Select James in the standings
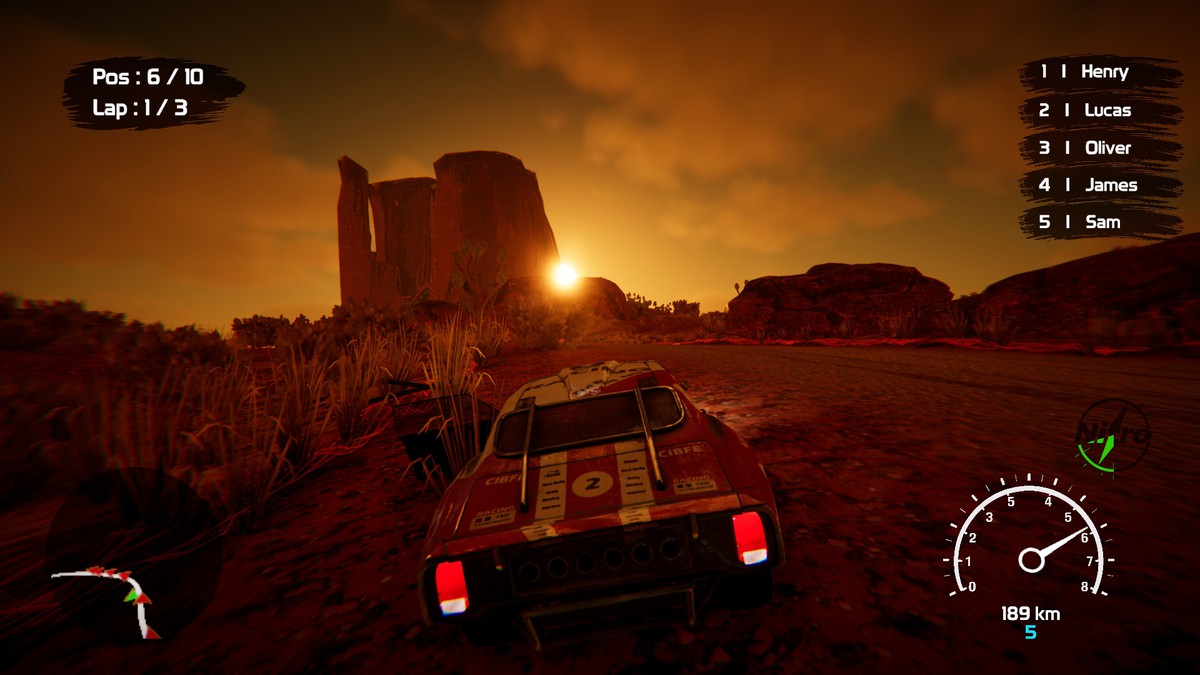1200x675 pixels. pos(1100,185)
